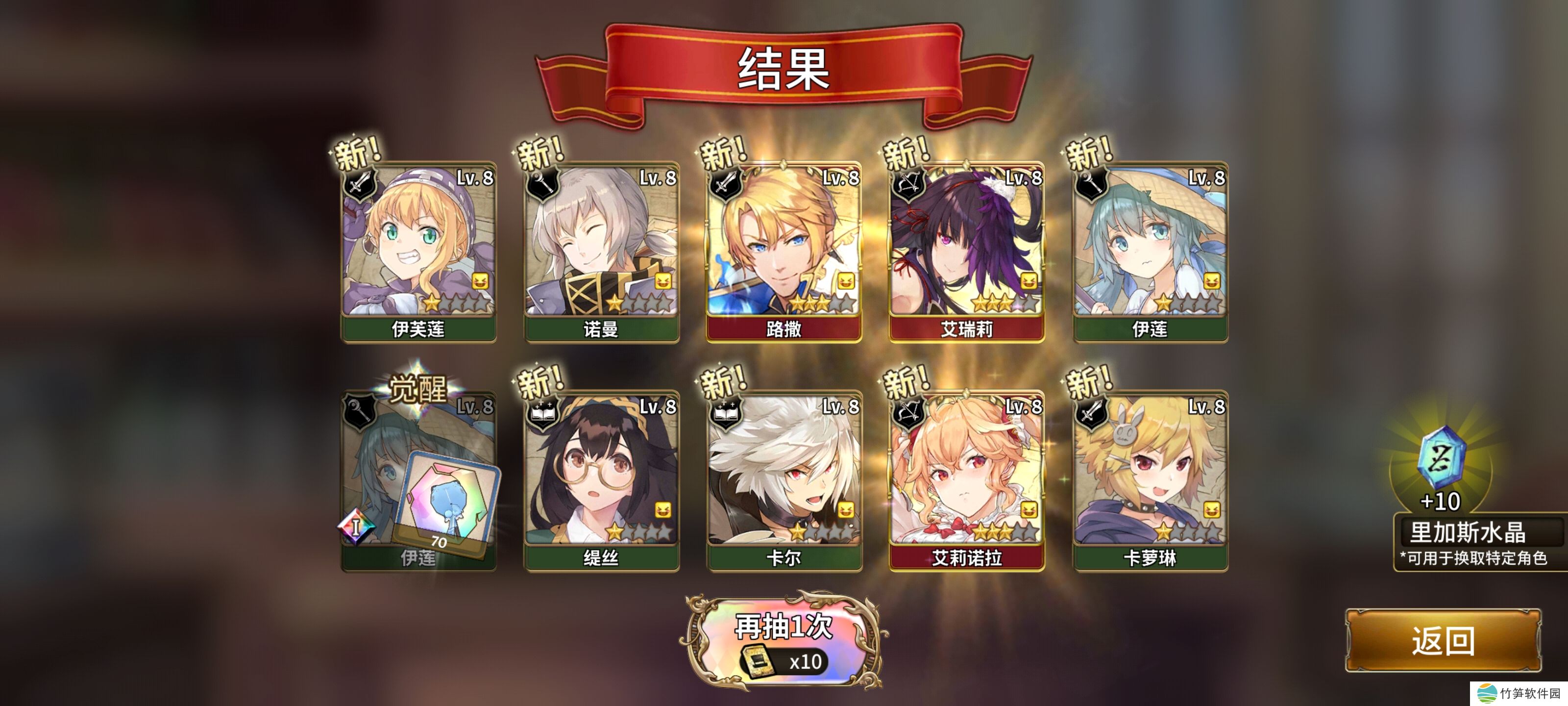
Task: Open the 诺曼 character card
Action: [x=601, y=250]
